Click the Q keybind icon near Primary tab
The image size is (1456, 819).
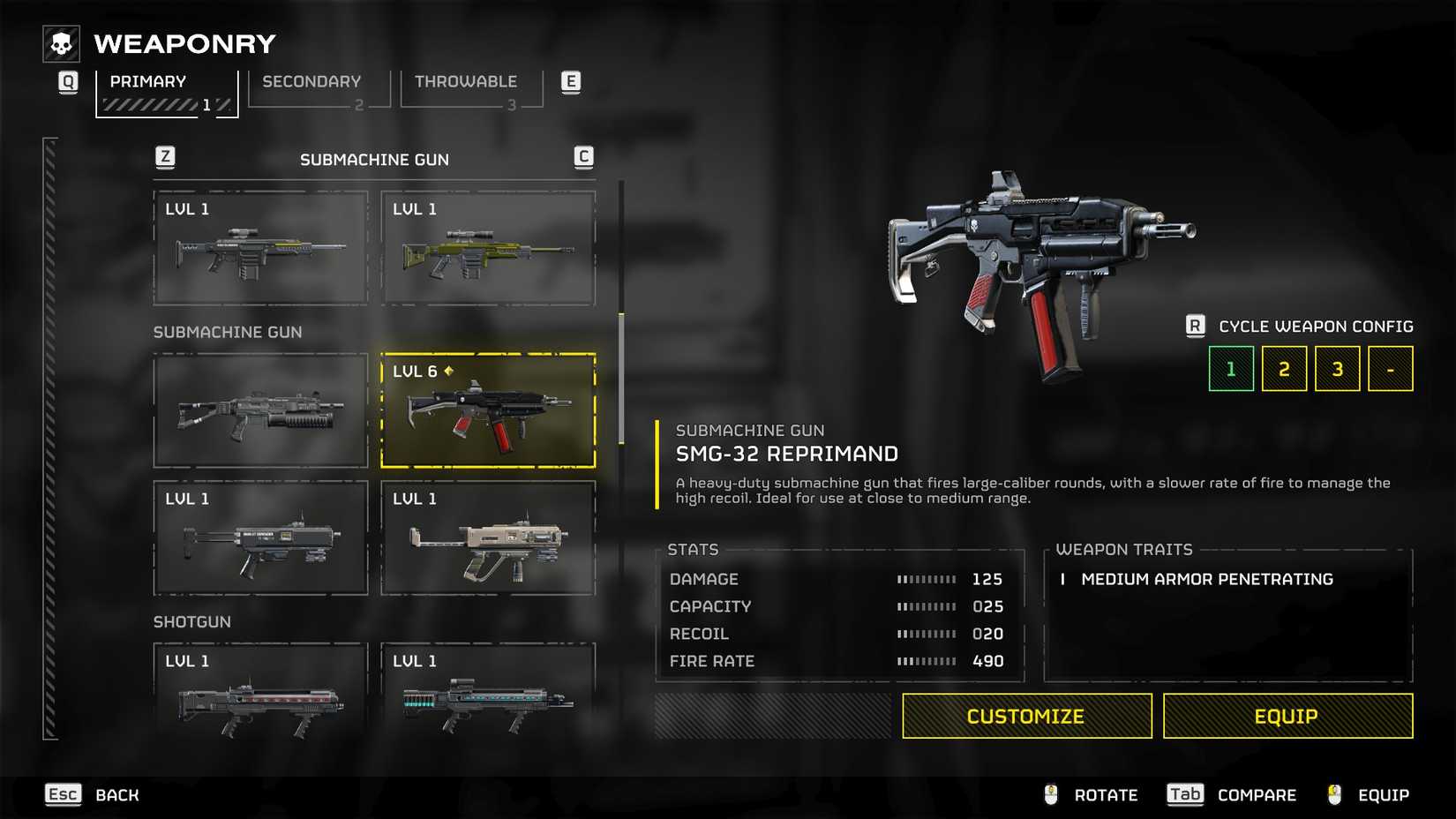tap(68, 80)
